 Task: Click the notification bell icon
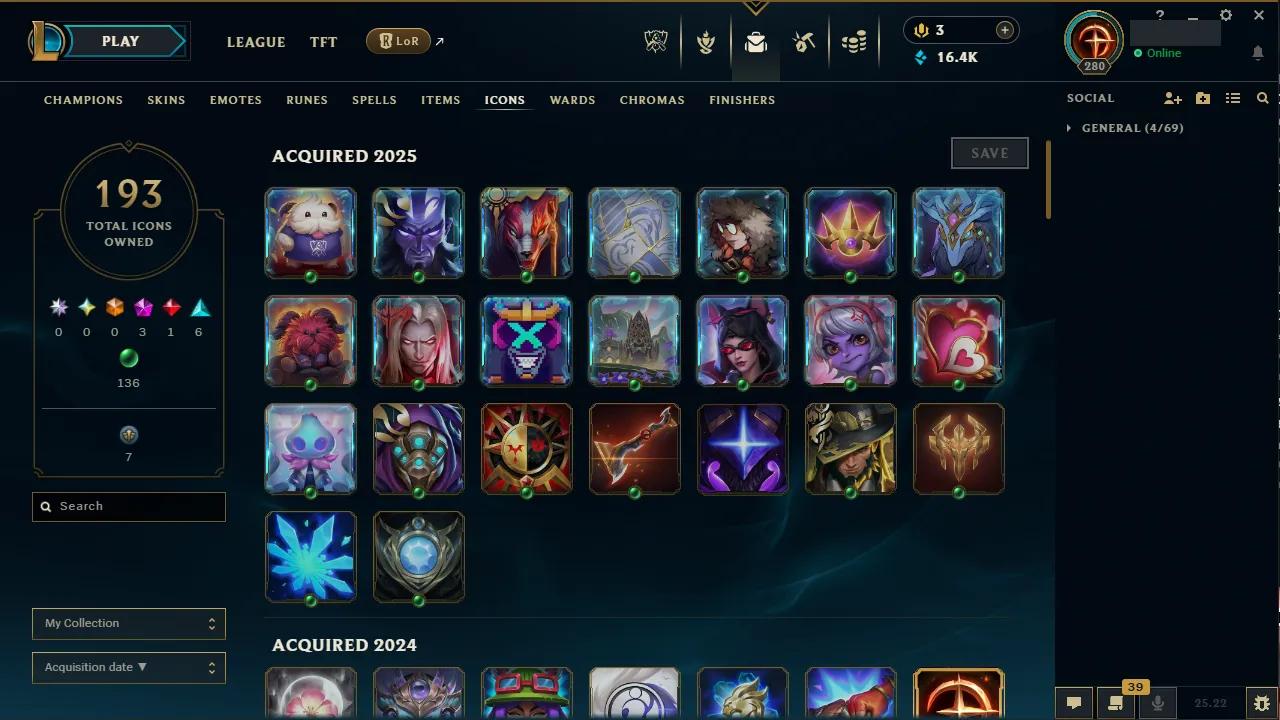(x=1257, y=53)
